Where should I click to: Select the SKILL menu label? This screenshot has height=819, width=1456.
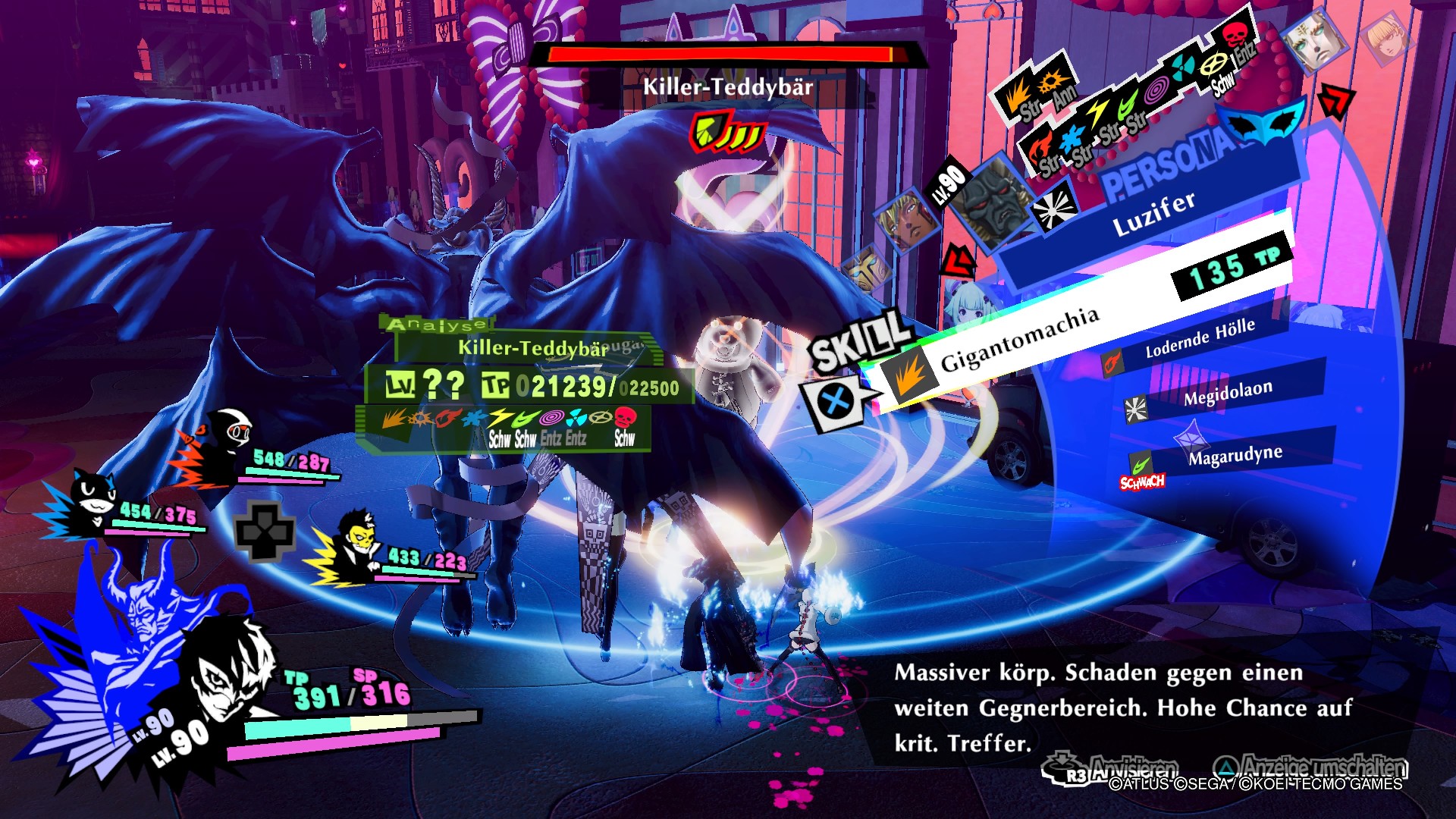click(x=861, y=341)
